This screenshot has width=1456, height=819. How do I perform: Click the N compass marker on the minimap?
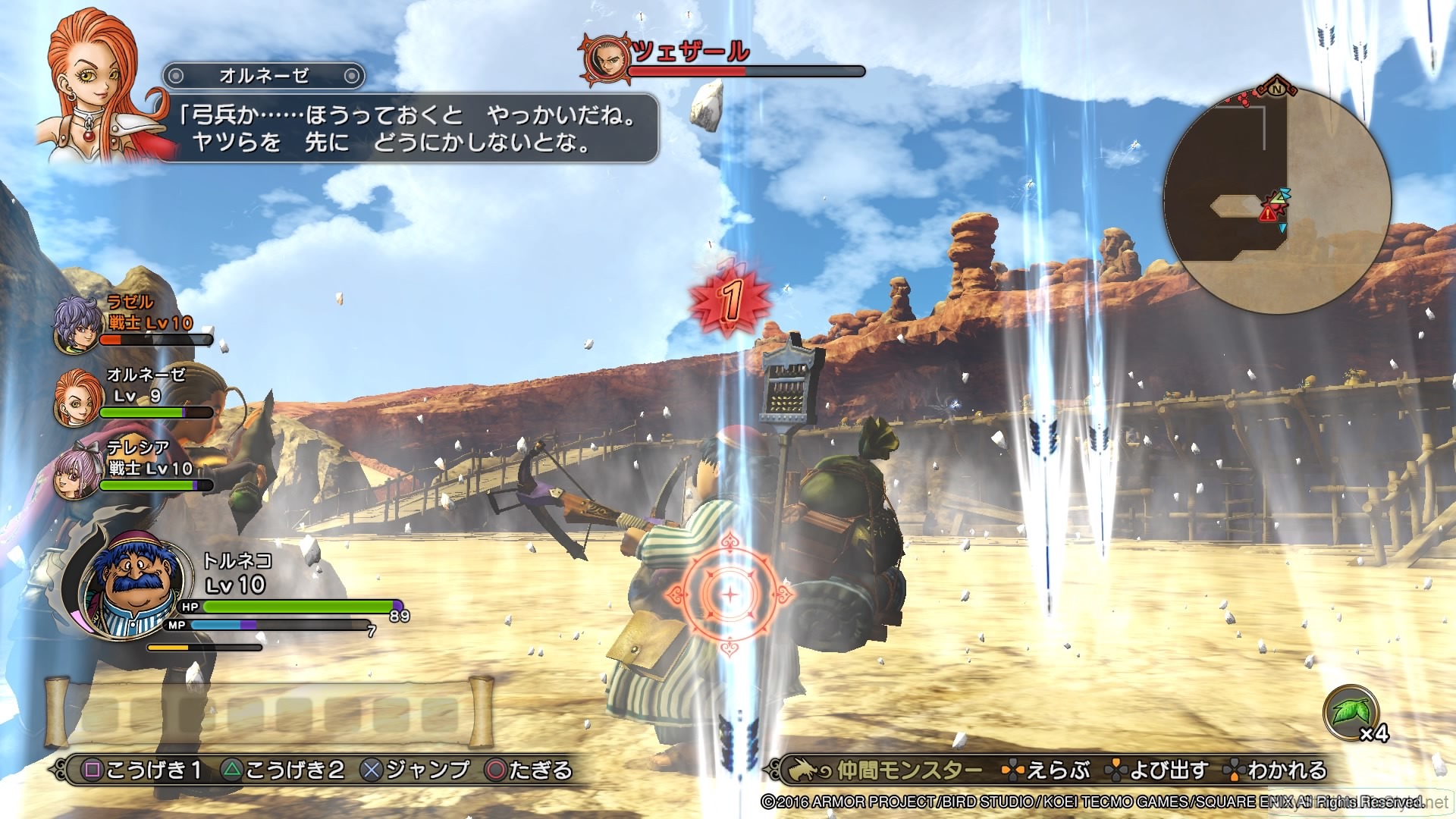coord(1277,87)
